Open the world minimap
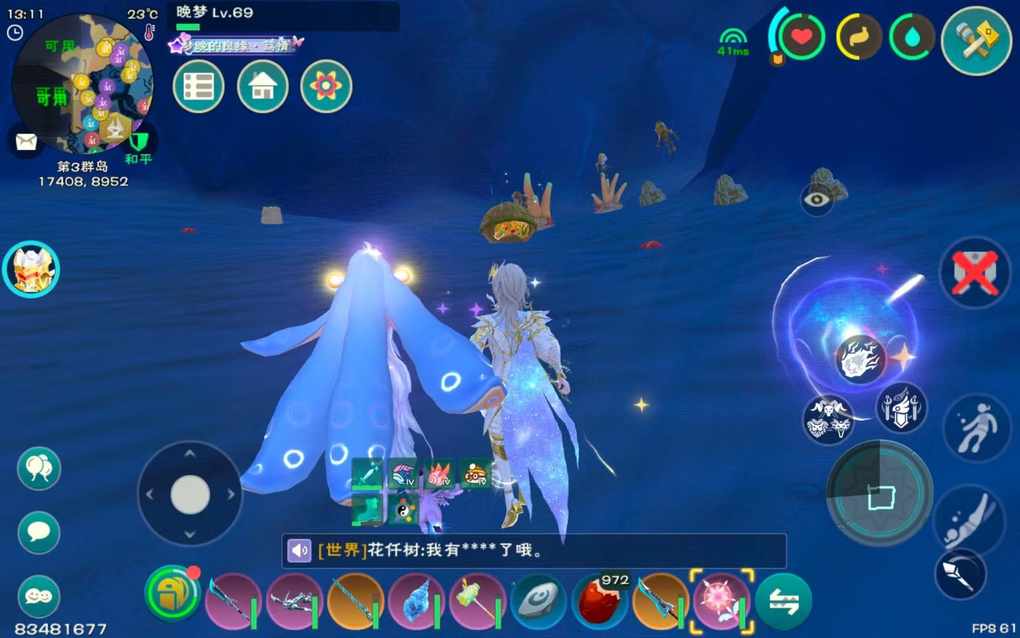The image size is (1020, 638). point(82,84)
